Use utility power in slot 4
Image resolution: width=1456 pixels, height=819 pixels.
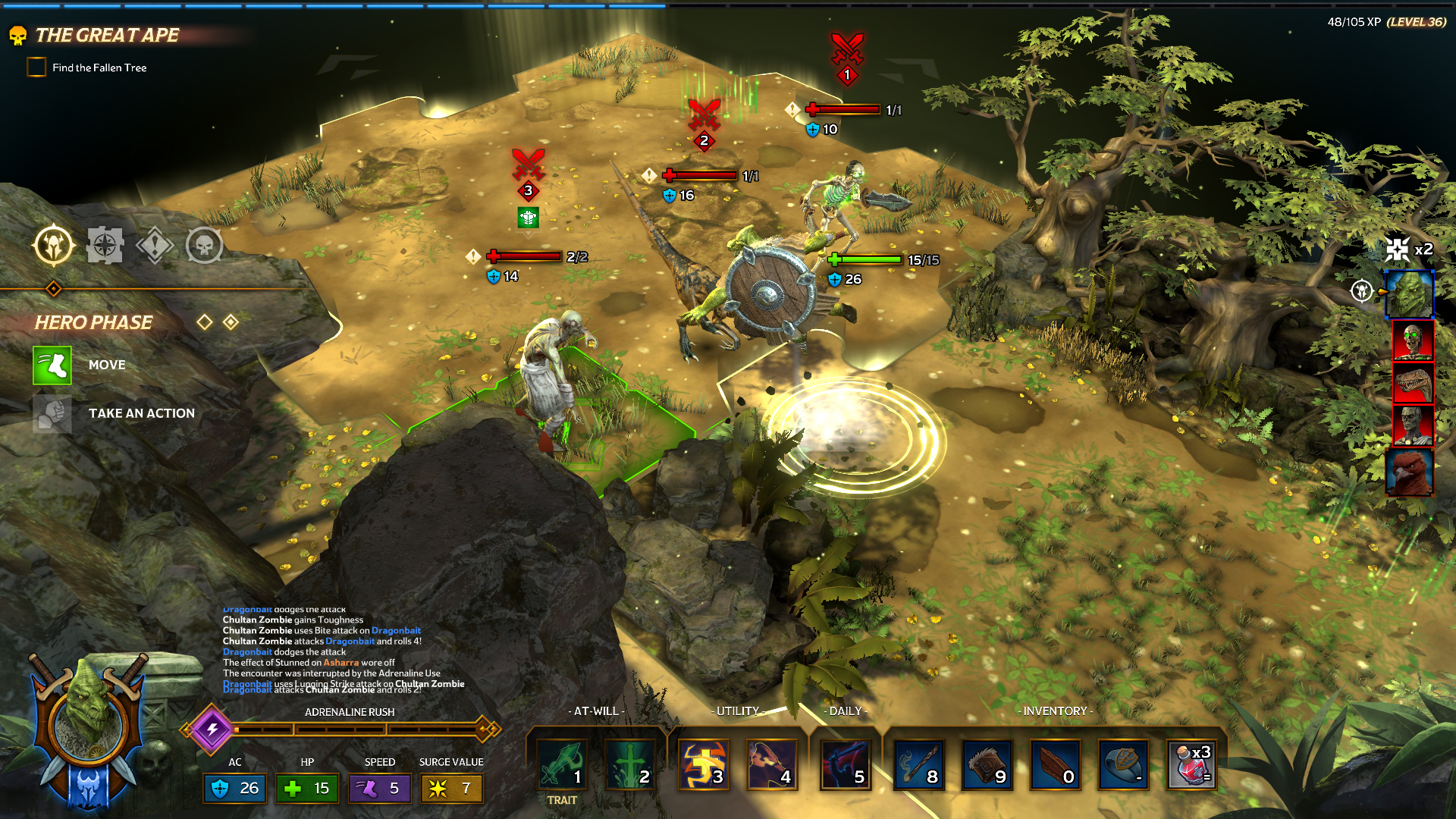click(772, 764)
